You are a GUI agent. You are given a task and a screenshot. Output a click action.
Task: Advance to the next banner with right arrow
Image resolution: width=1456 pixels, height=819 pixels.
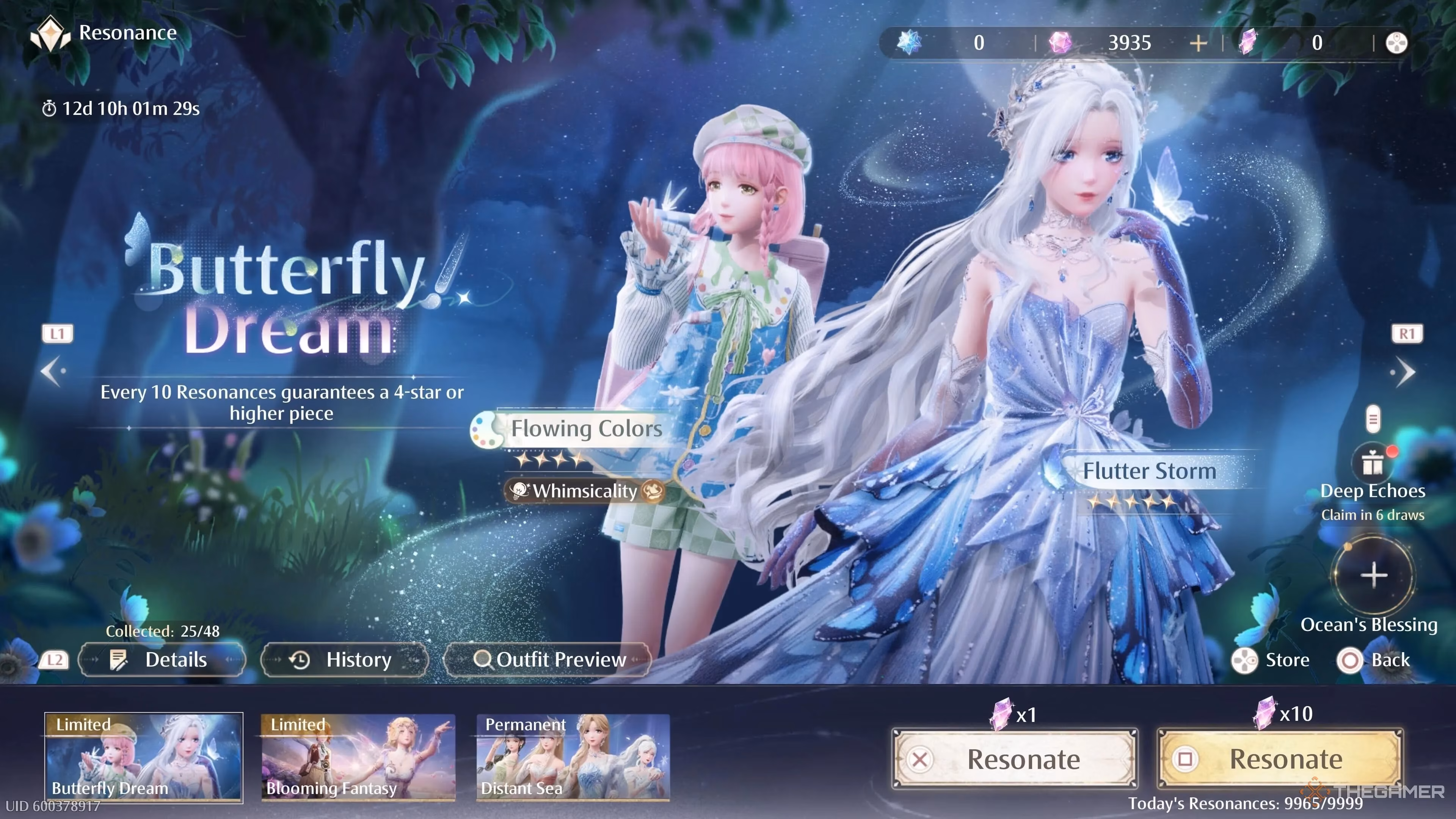(1404, 372)
